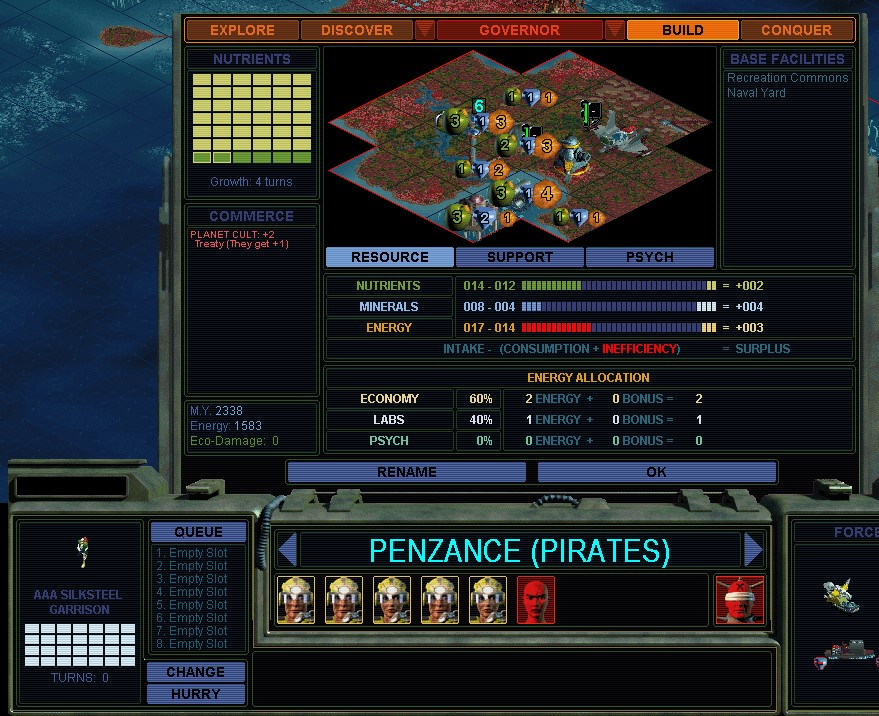Select the red drone citizen portrait

pyautogui.click(x=536, y=600)
